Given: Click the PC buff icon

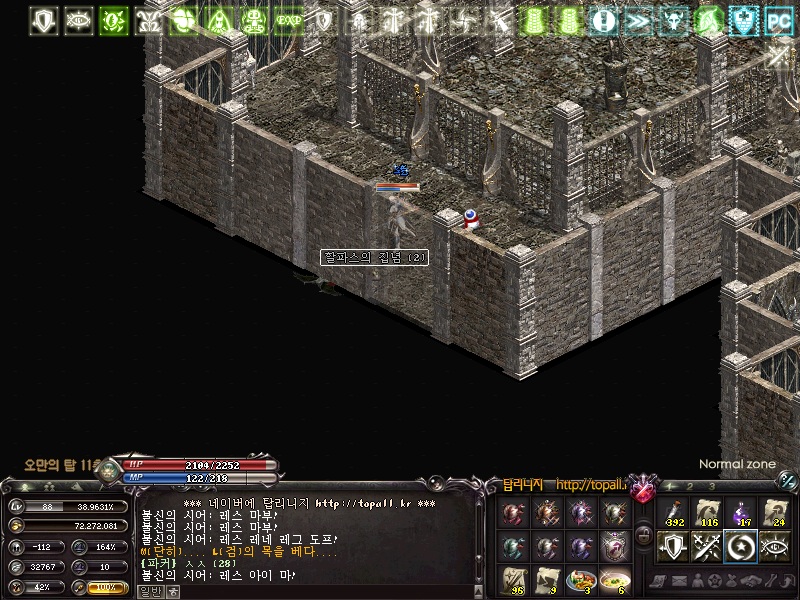Looking at the screenshot, I should coord(777,20).
